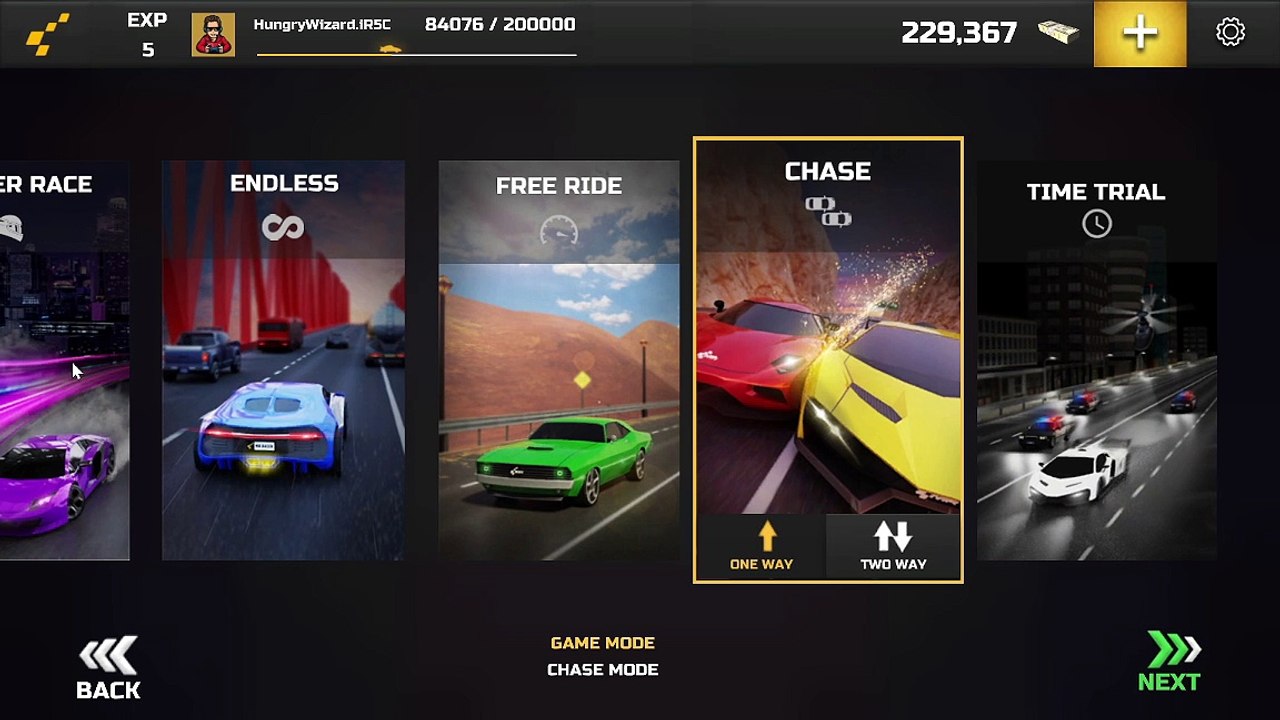Click the checkered flag logo icon
1280x720 pixels.
click(x=47, y=34)
